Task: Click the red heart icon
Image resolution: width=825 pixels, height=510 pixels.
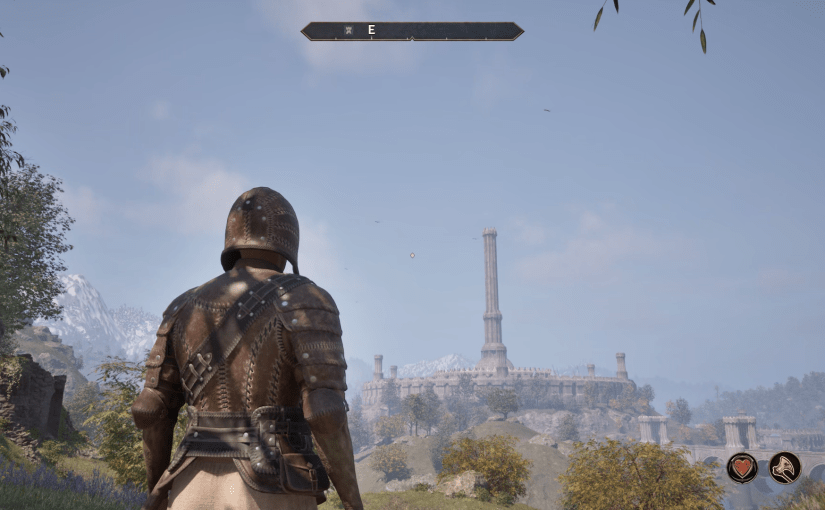Action: pyautogui.click(x=742, y=467)
